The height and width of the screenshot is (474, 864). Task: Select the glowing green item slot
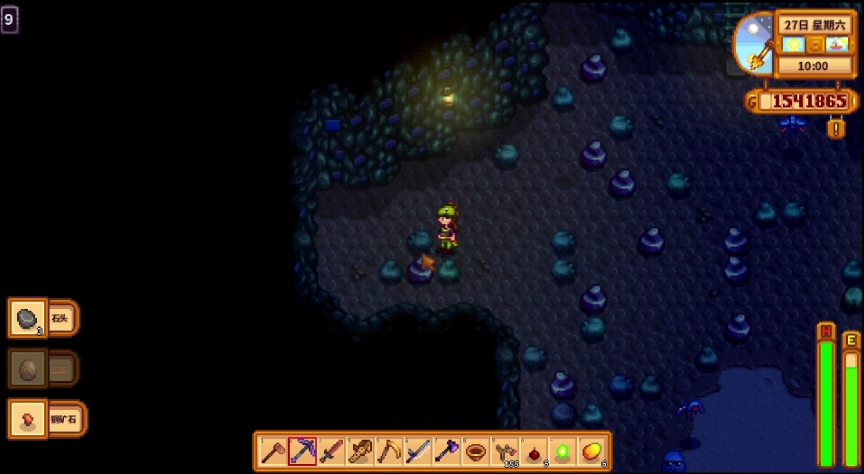(563, 452)
